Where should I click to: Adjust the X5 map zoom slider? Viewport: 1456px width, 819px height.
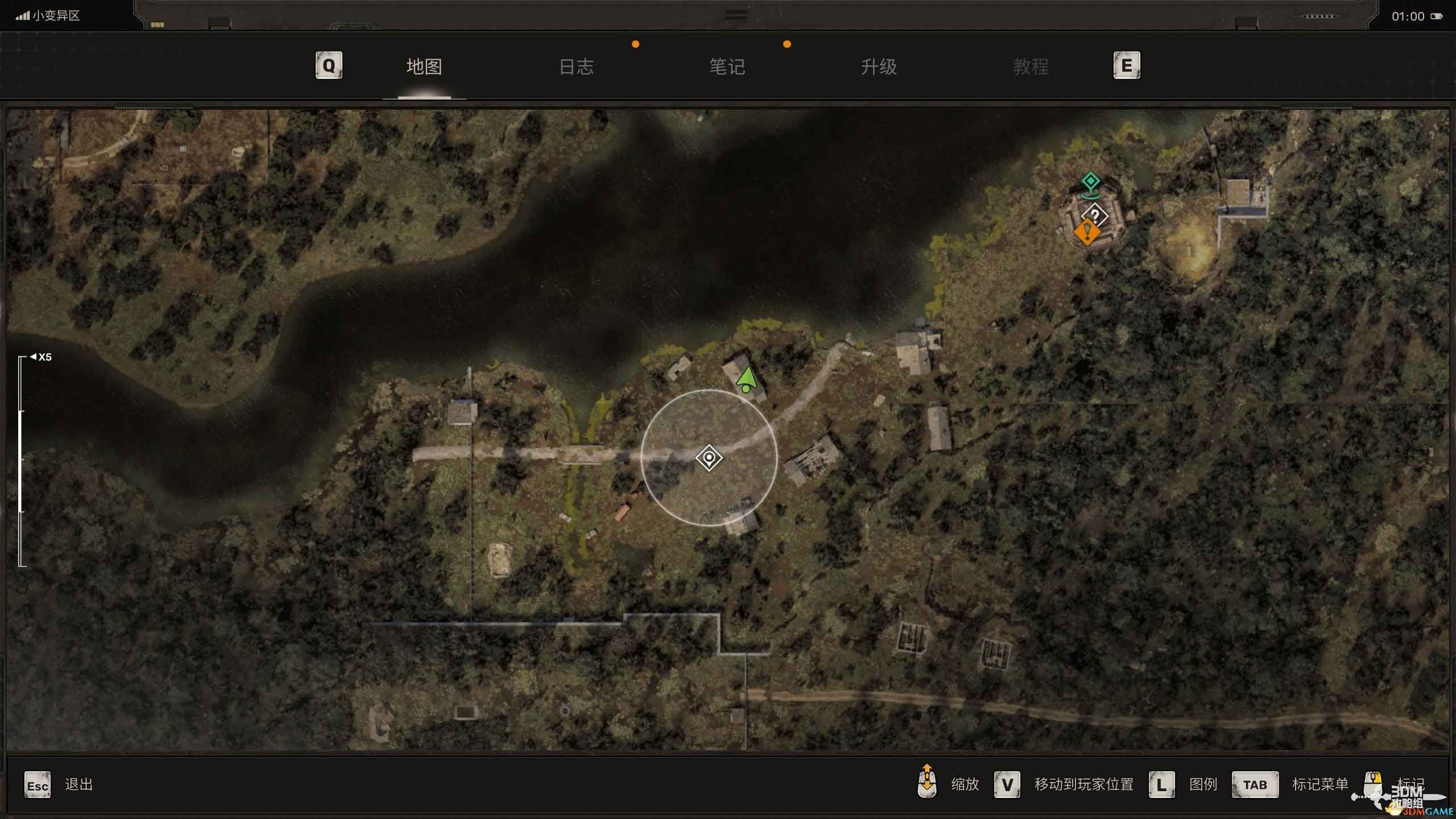22,461
